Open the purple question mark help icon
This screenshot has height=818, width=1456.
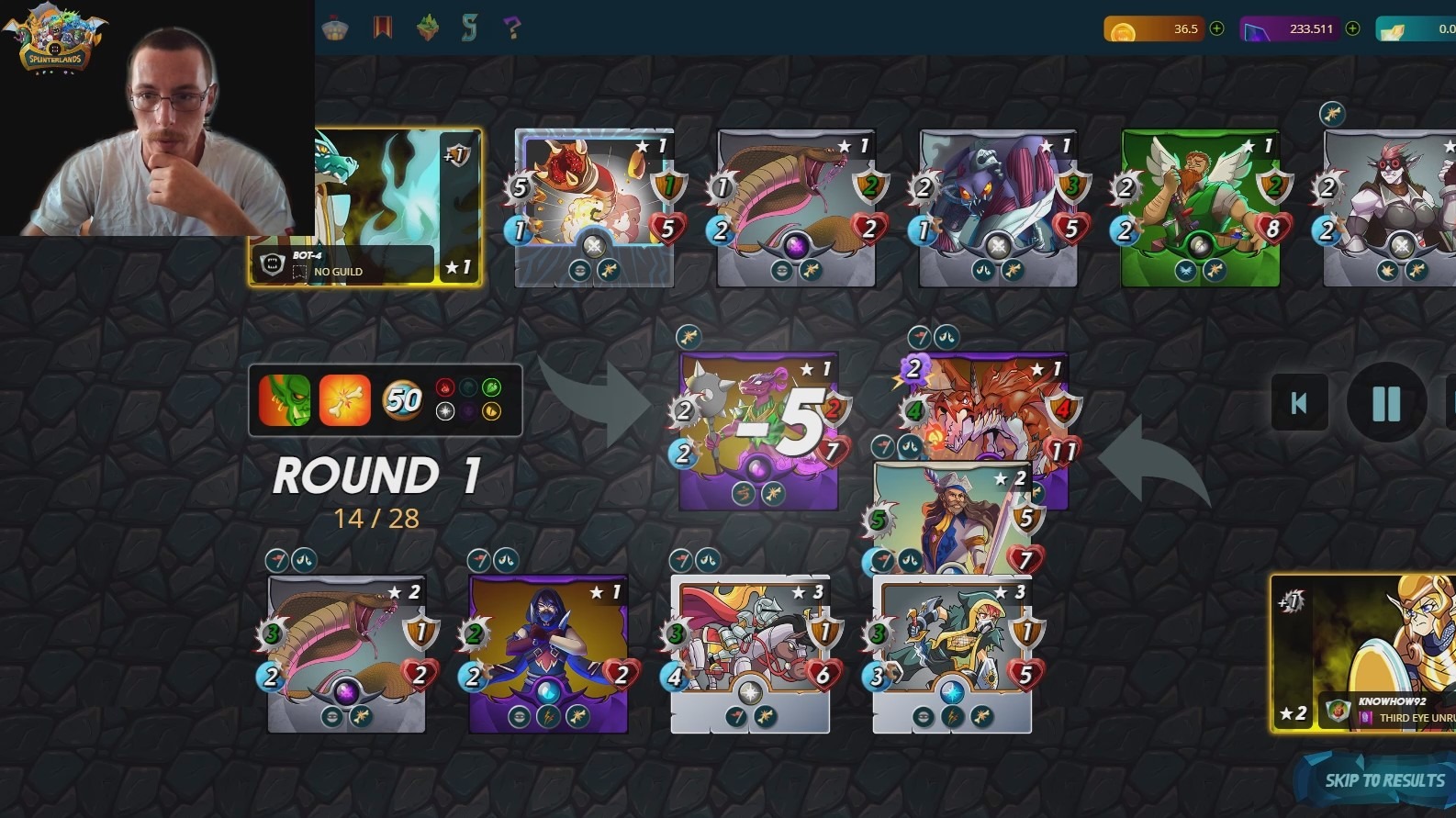click(x=512, y=28)
